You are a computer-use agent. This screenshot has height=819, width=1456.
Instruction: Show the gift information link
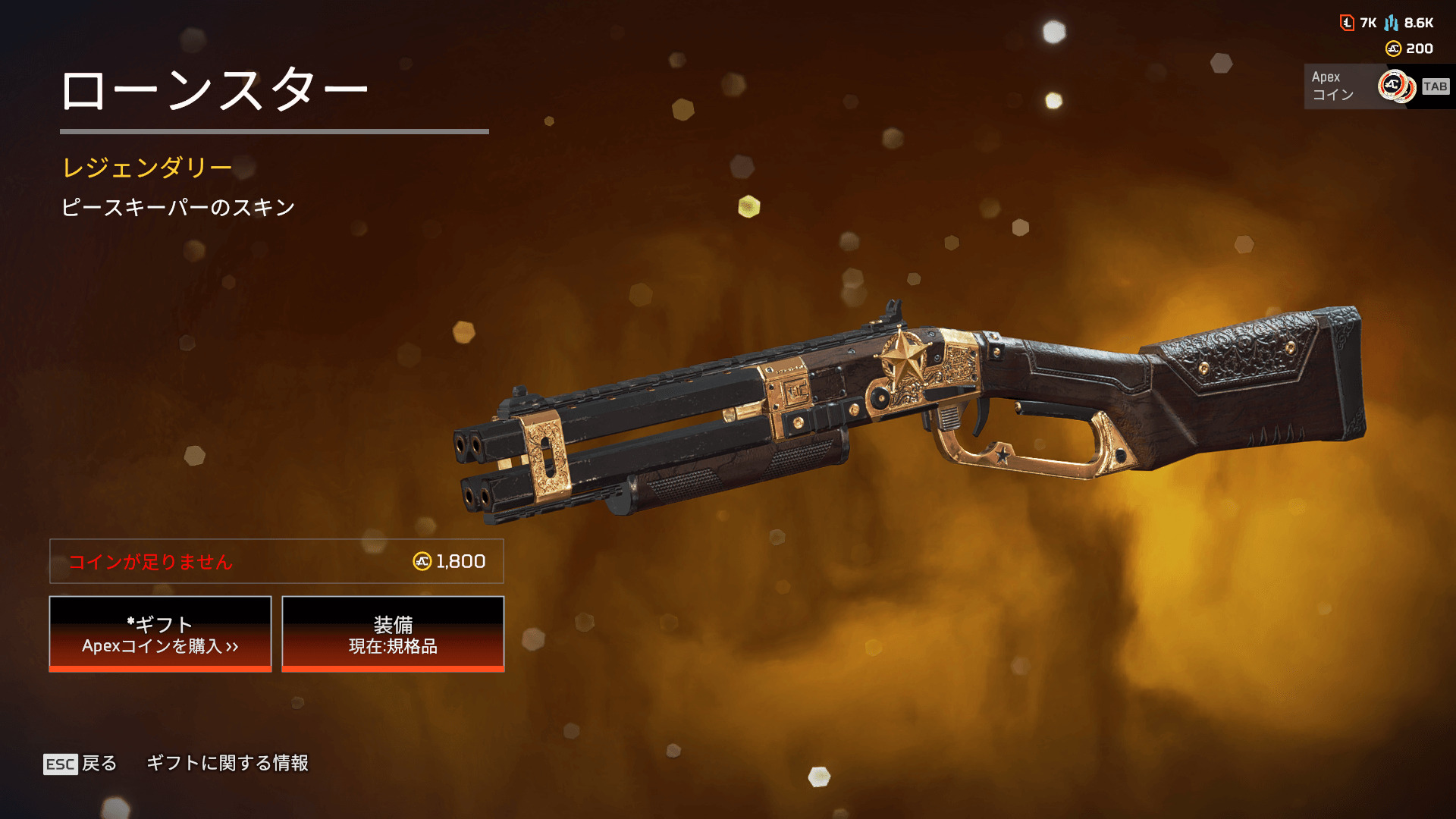click(227, 763)
